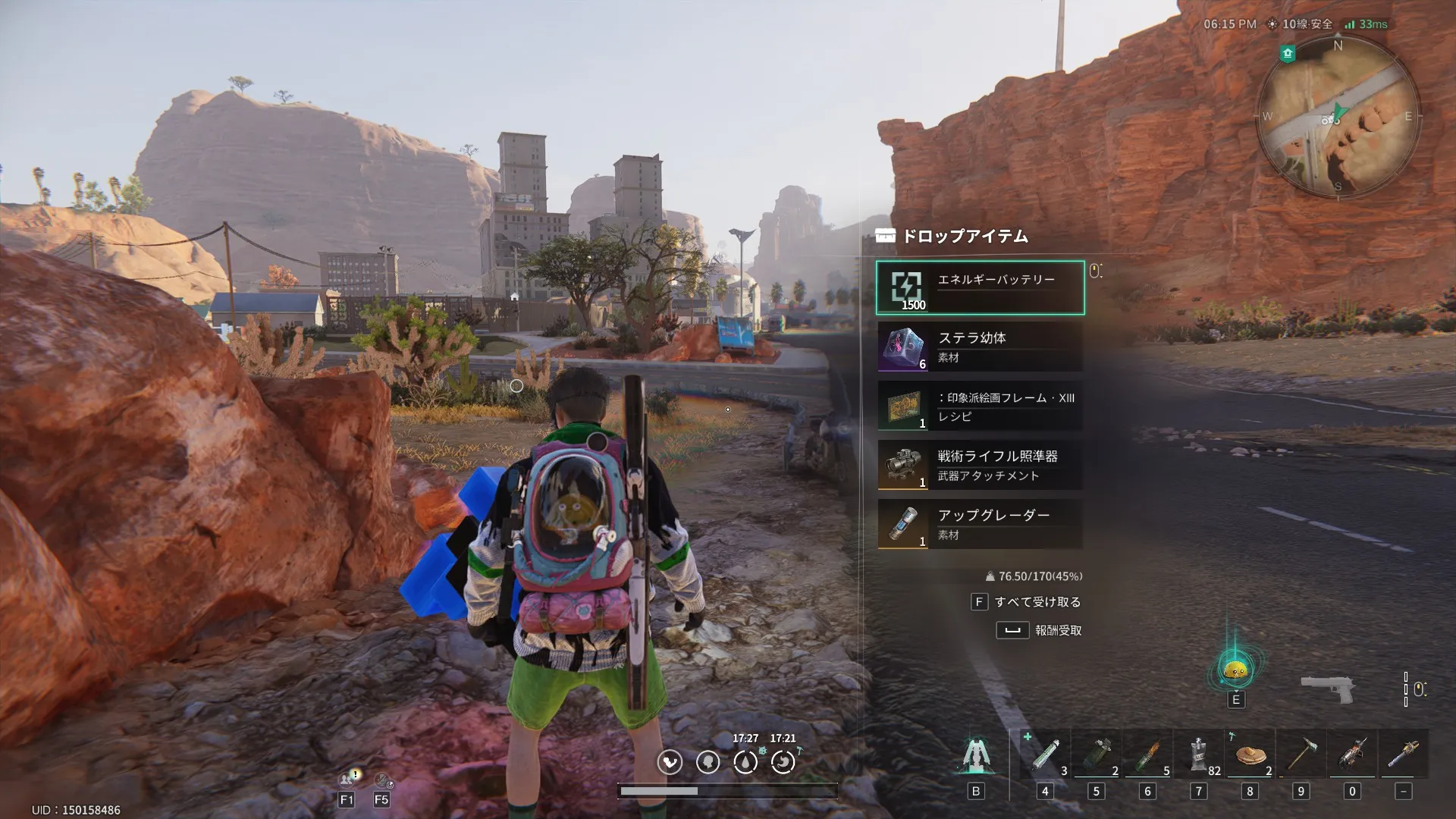Equip the pickaxe tool slot
The image size is (1456, 819).
click(1301, 755)
